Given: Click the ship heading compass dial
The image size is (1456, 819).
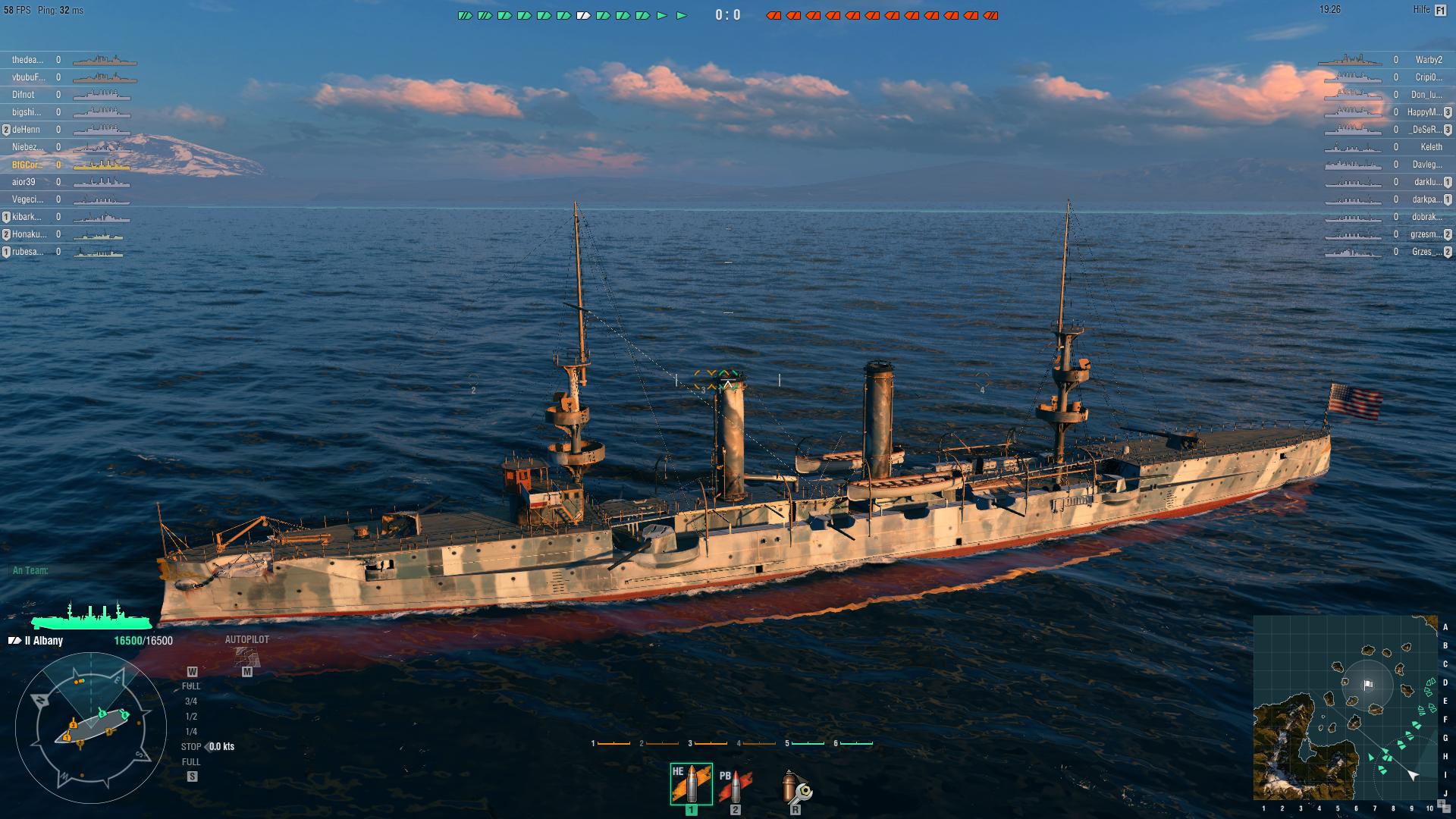Looking at the screenshot, I should [x=91, y=730].
